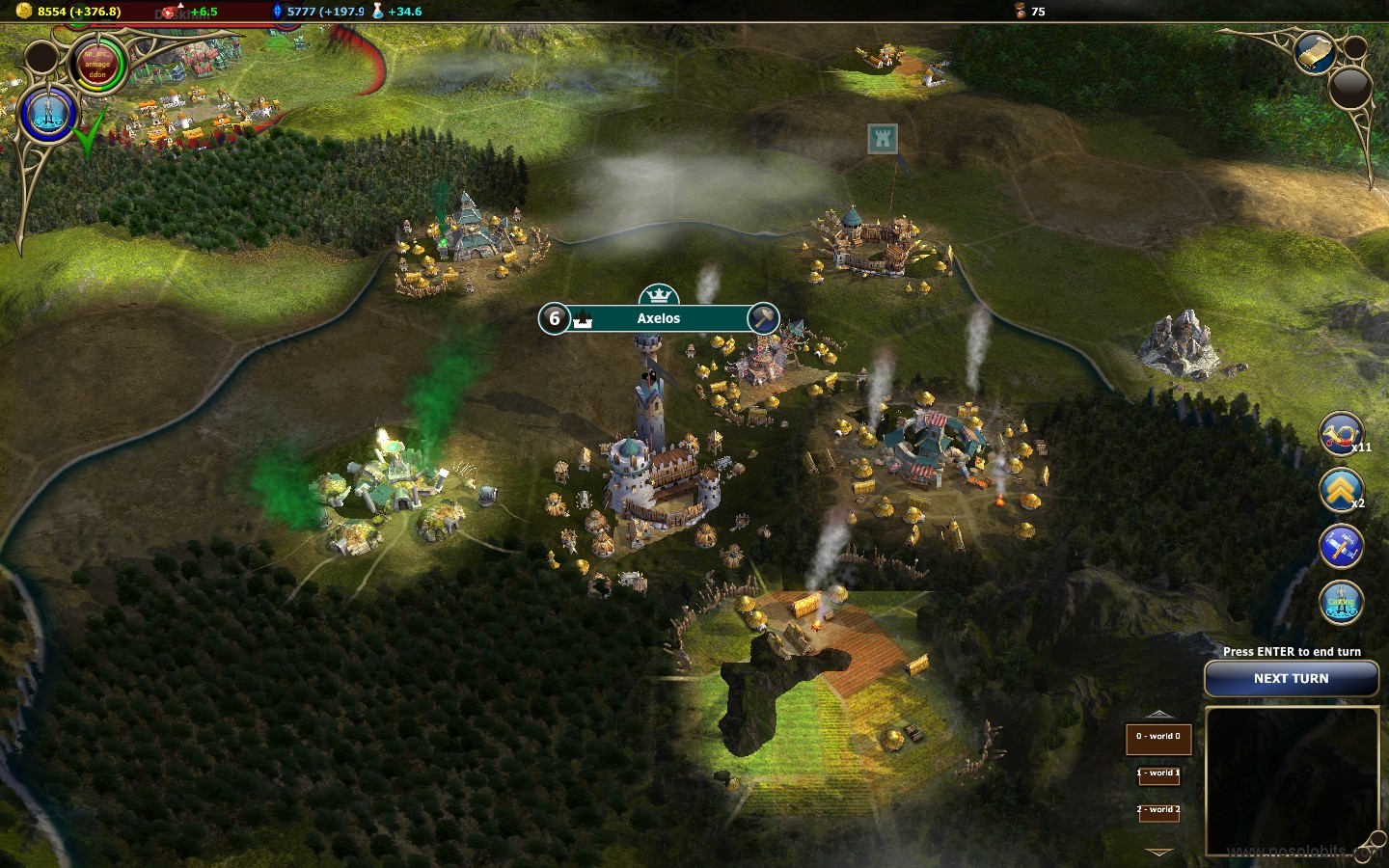This screenshot has height=868, width=1389.
Task: Open the blue spellcasting mage orb
Action: (x=47, y=114)
